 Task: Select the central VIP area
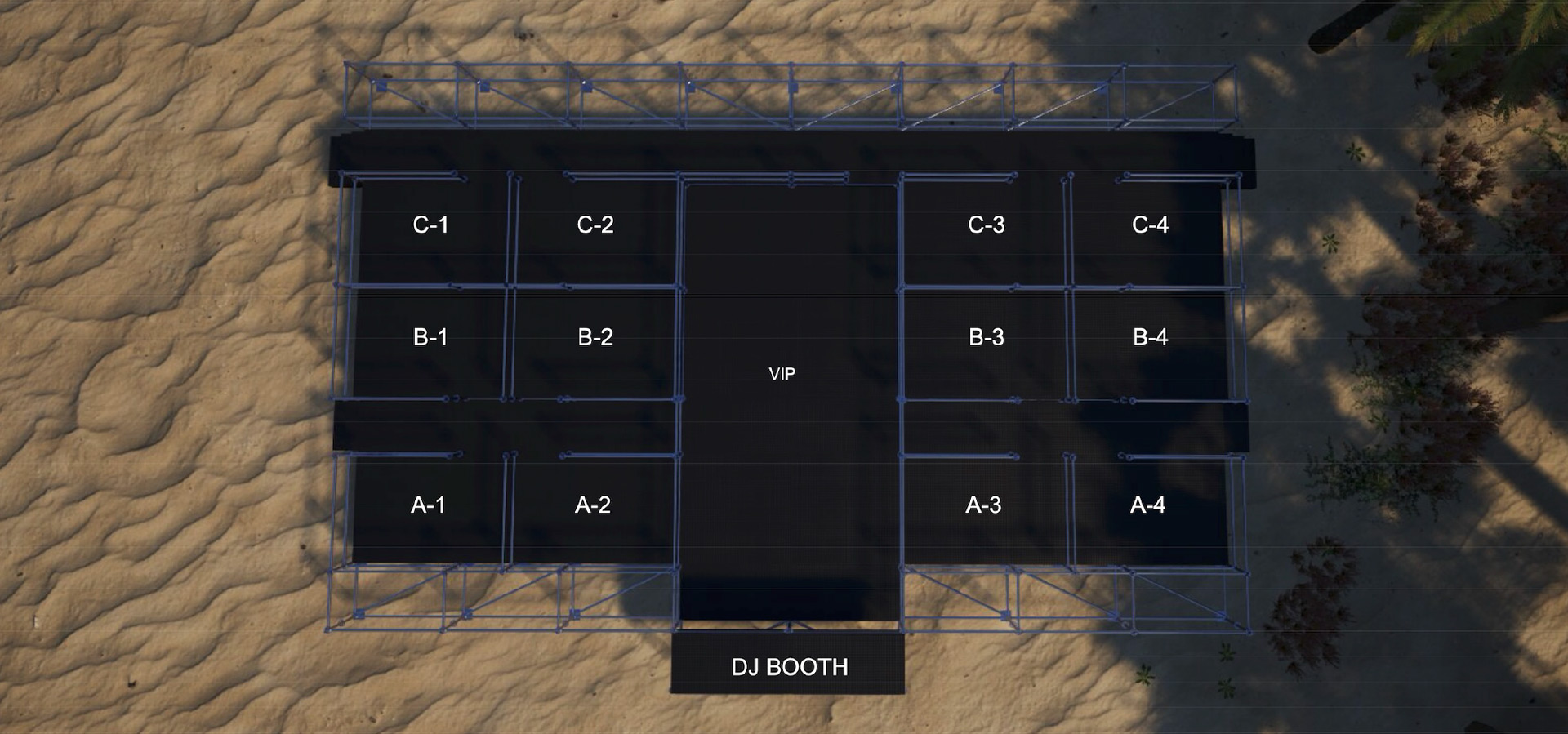coord(782,374)
